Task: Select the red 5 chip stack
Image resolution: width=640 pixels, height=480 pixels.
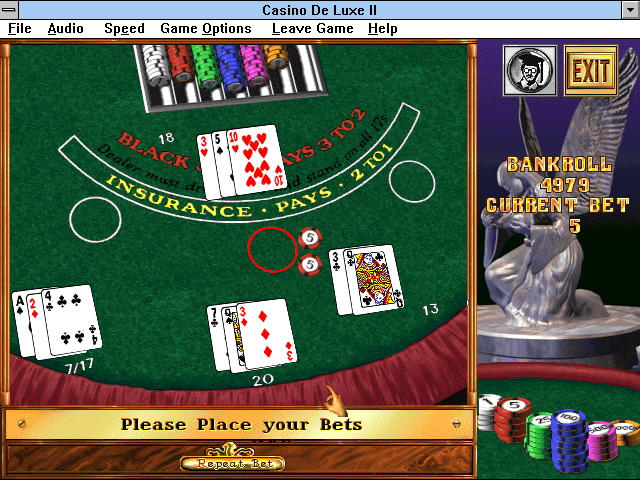Action: tap(514, 418)
